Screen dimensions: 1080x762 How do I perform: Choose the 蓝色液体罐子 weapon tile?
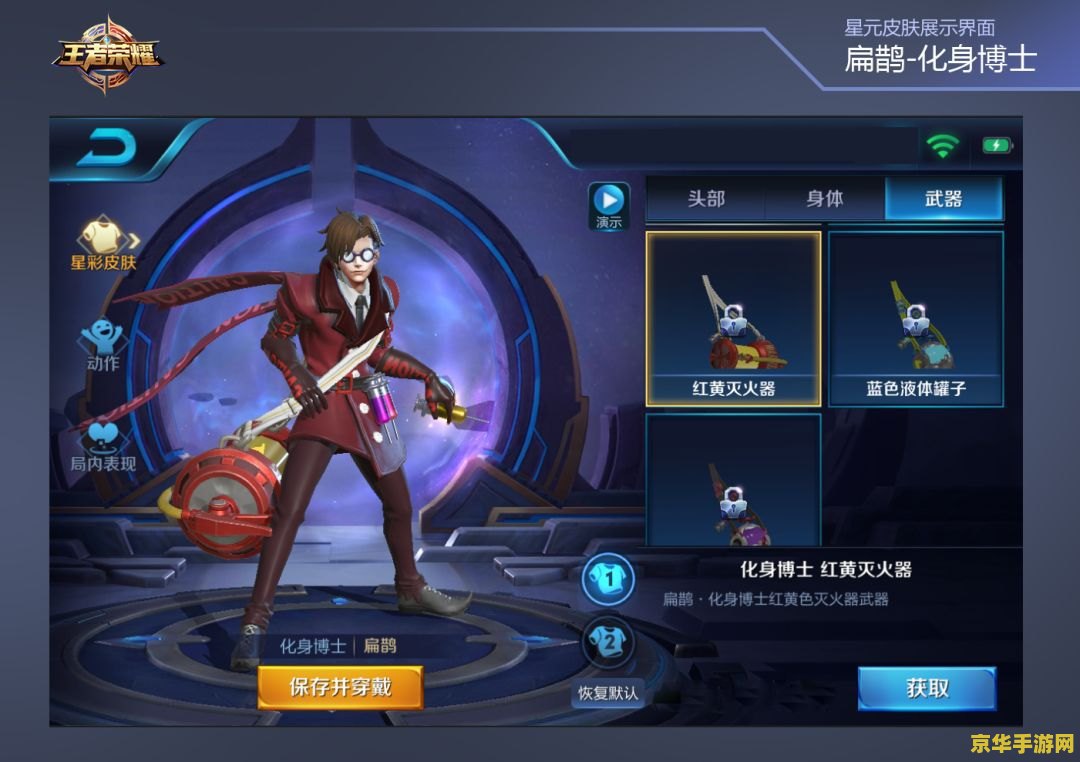click(x=916, y=319)
